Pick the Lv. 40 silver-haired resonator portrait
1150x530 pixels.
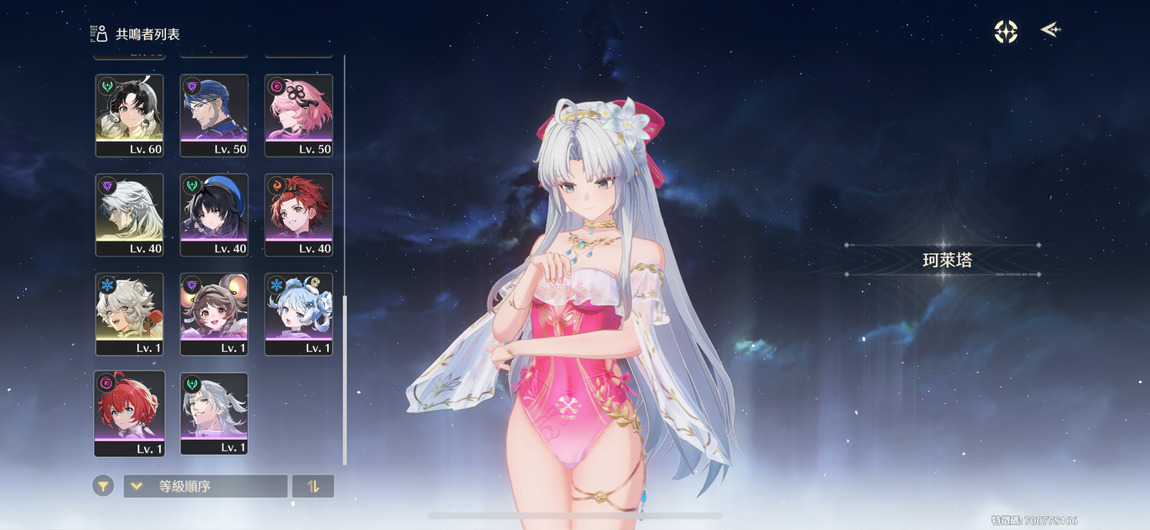tap(130, 214)
